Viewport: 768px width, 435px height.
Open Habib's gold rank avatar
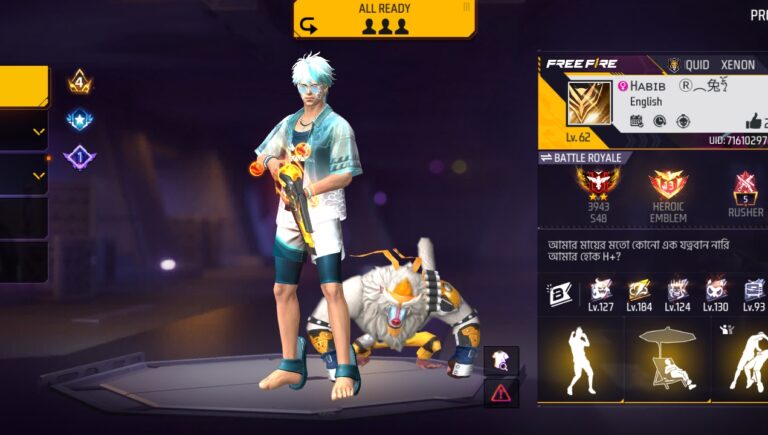coord(589,104)
